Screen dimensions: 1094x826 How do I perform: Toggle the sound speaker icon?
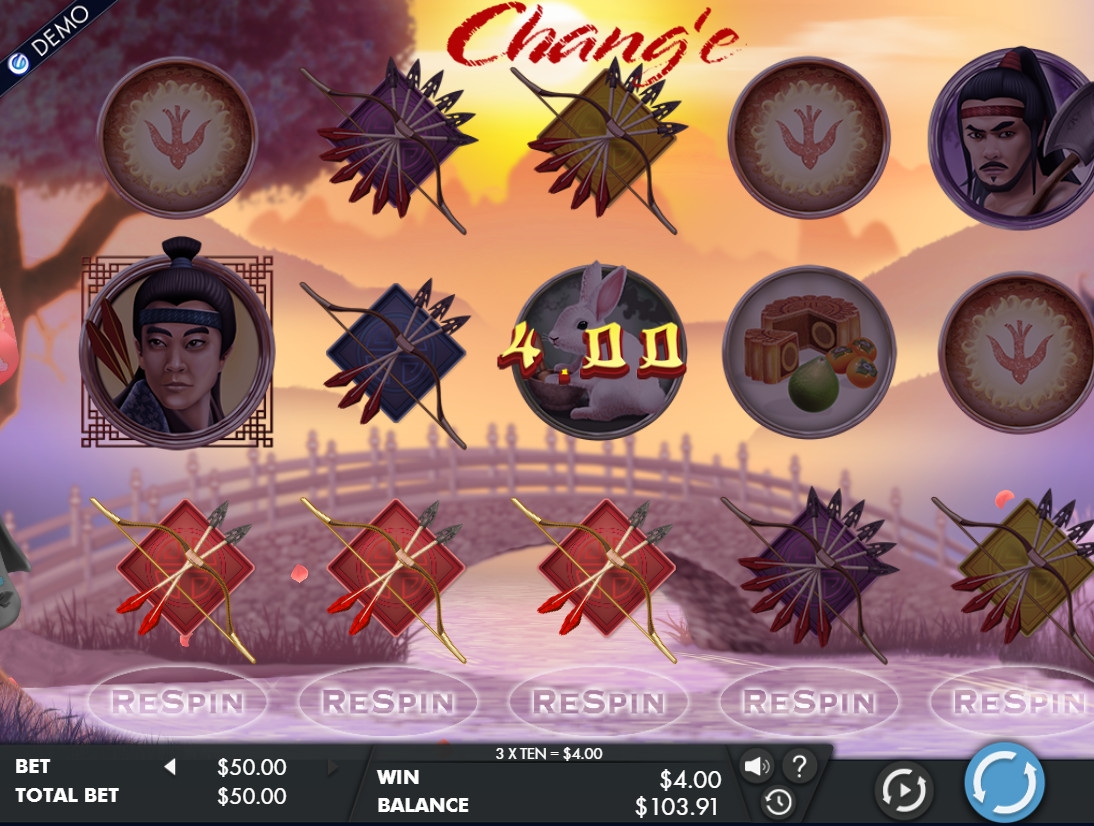coord(757,767)
